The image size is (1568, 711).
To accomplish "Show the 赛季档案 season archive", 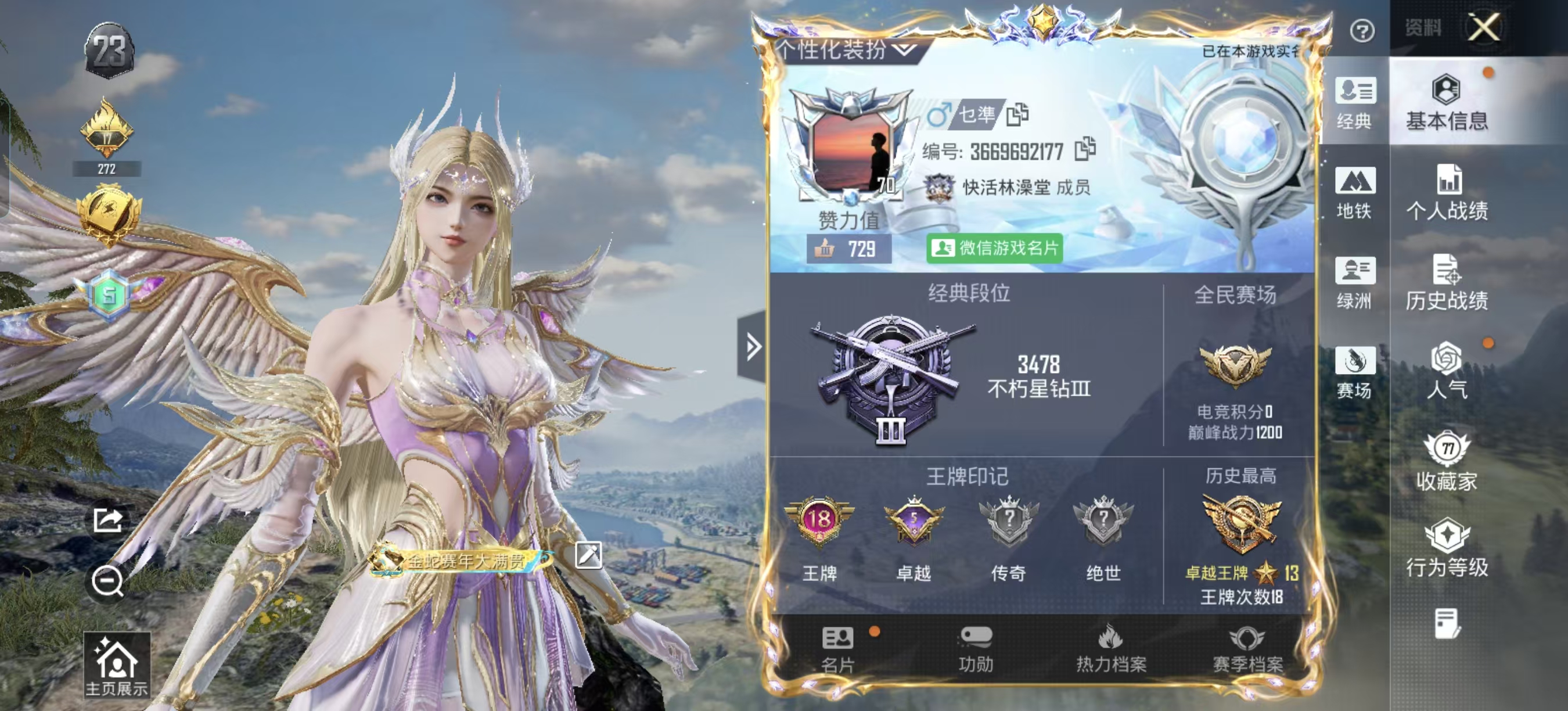I will pyautogui.click(x=1247, y=649).
